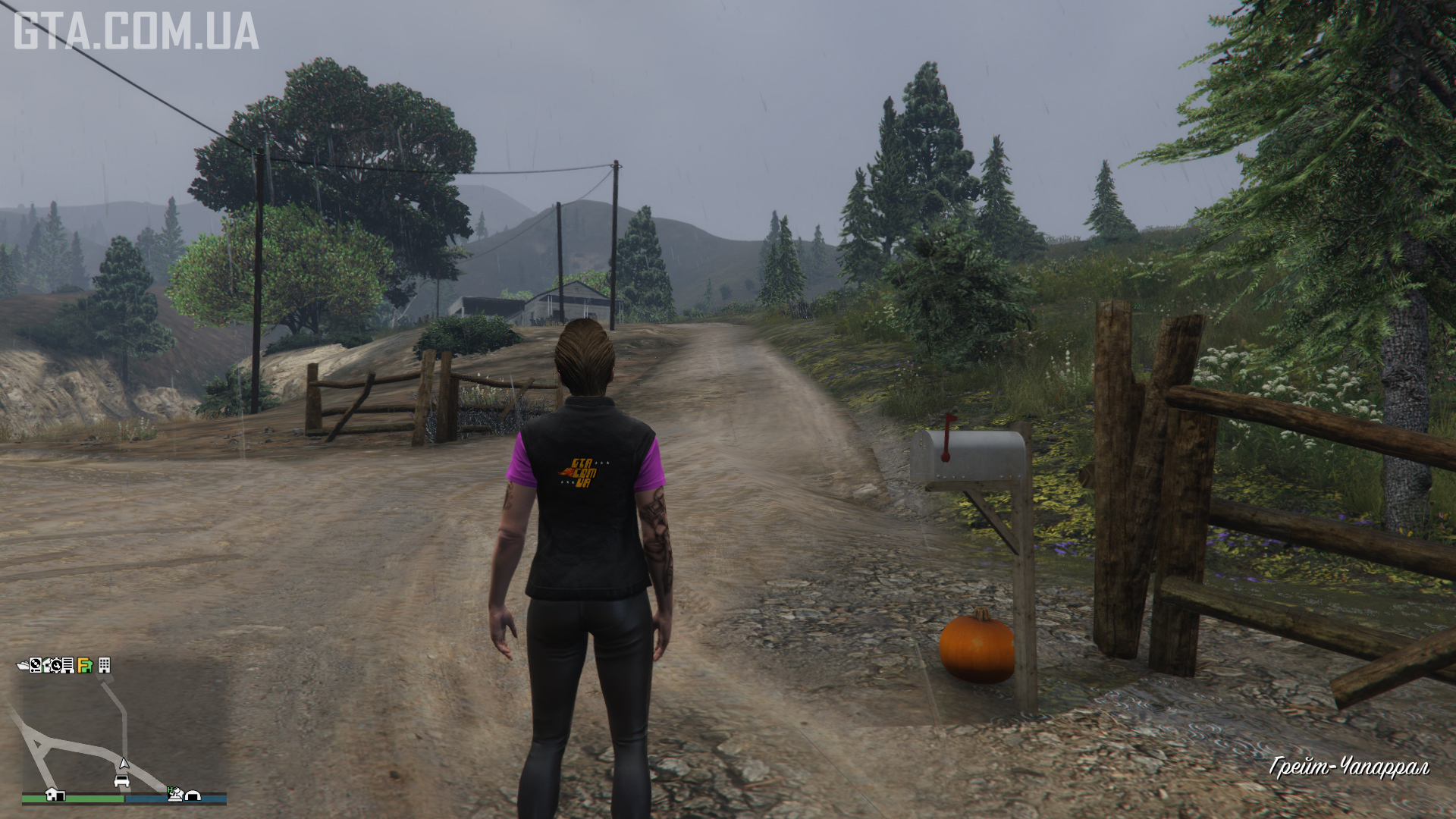
Task: Click the player arrow on the minimap
Action: 124,764
